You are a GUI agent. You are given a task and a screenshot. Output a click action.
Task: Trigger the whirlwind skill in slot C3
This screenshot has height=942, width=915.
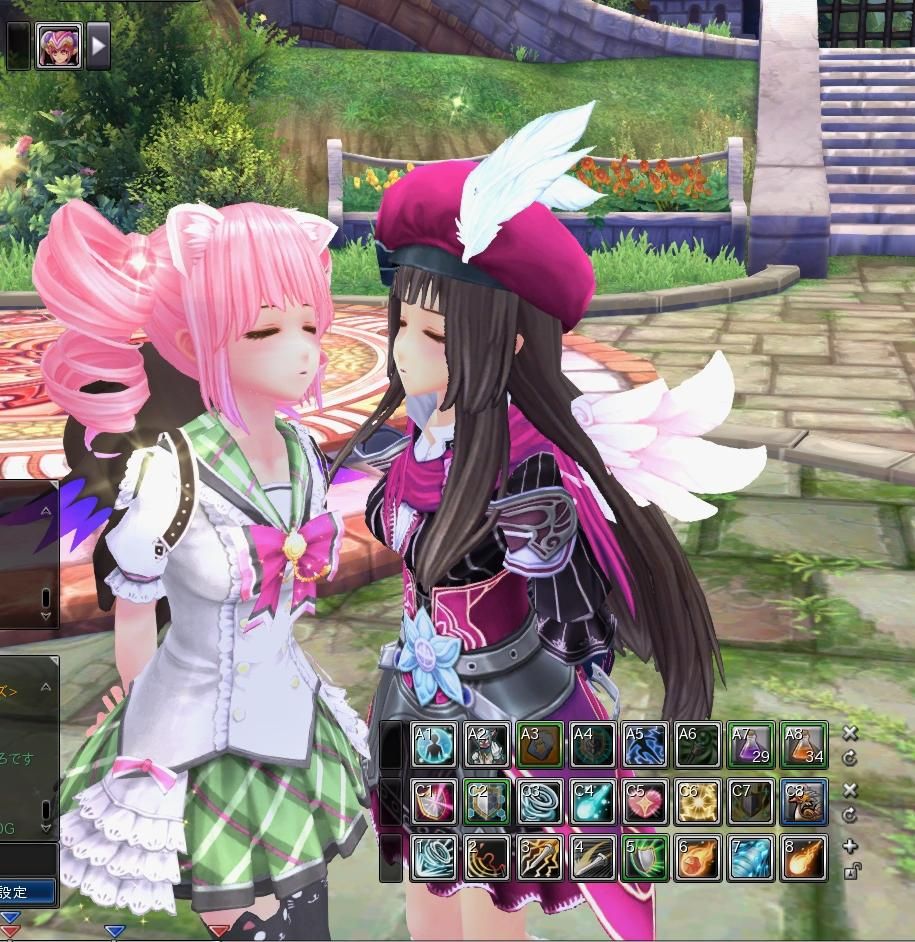point(540,802)
